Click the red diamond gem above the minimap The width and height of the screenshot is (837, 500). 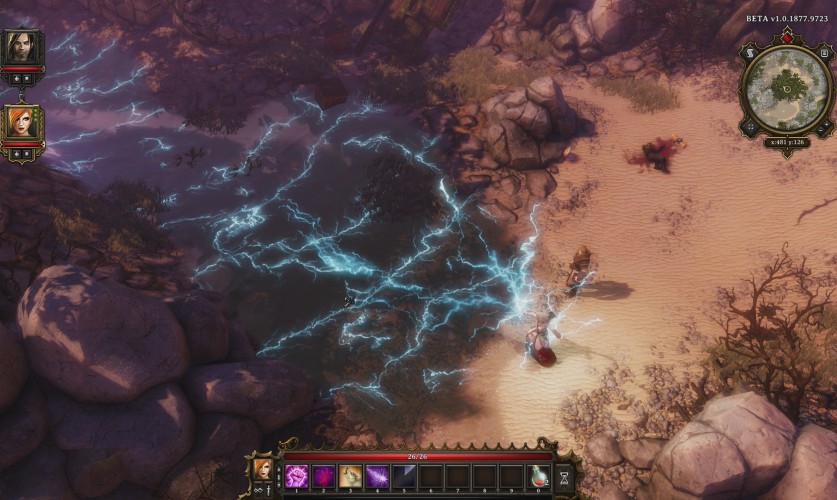[785, 38]
